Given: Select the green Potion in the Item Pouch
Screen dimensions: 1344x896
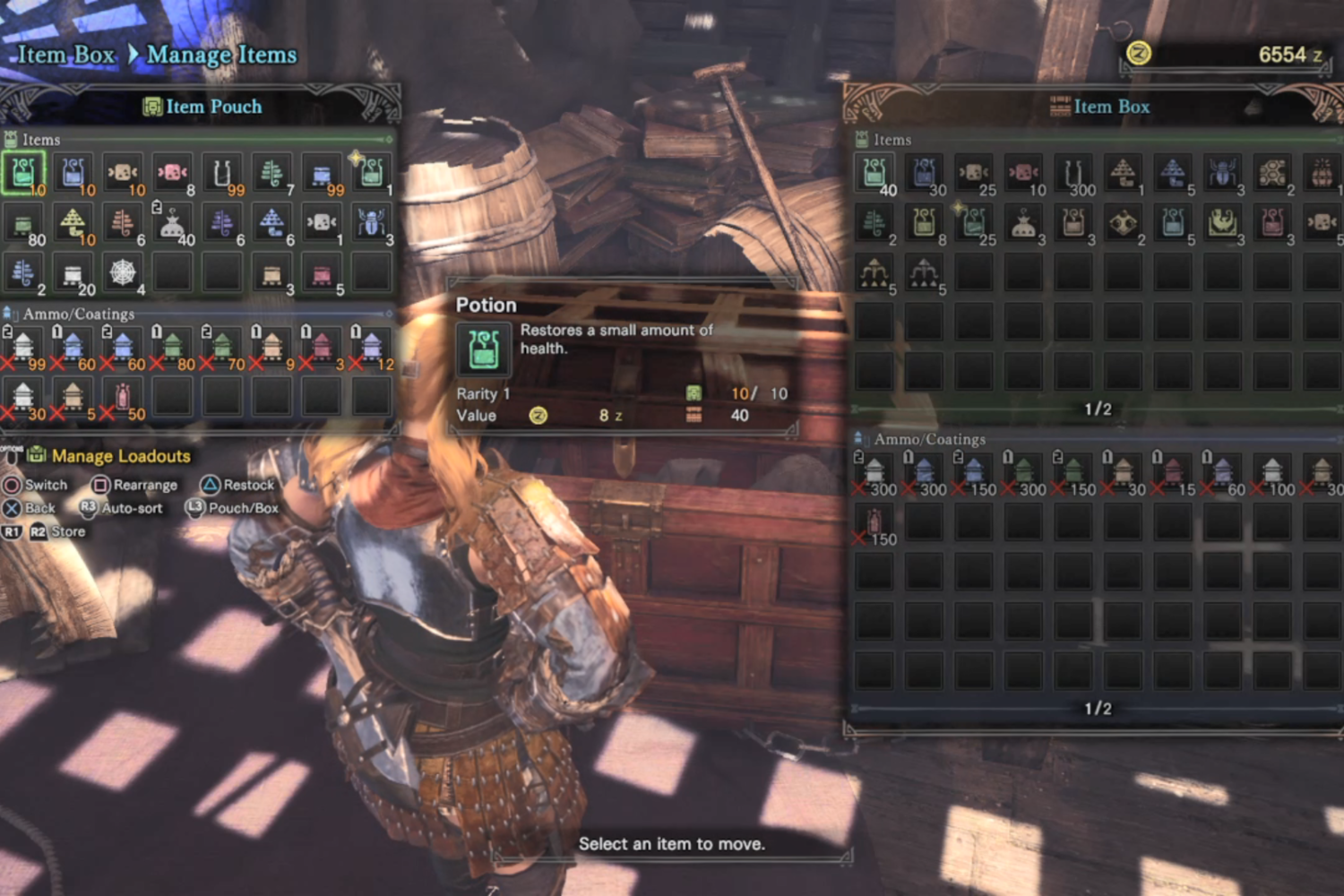Looking at the screenshot, I should click(23, 171).
